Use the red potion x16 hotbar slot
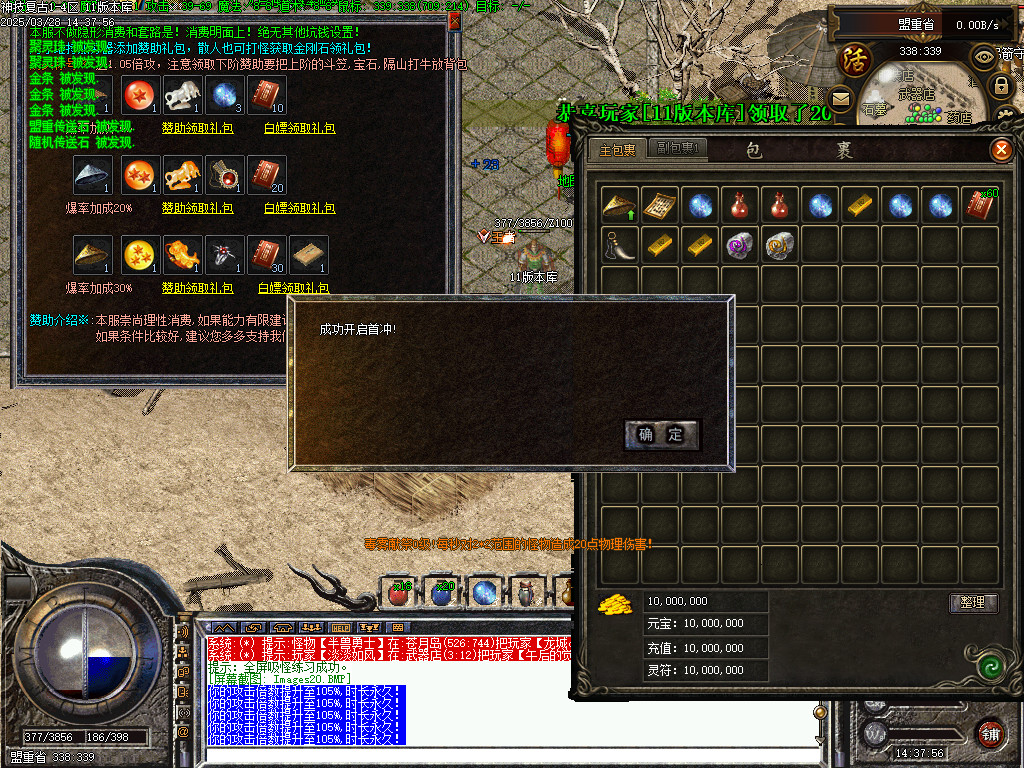 point(400,593)
